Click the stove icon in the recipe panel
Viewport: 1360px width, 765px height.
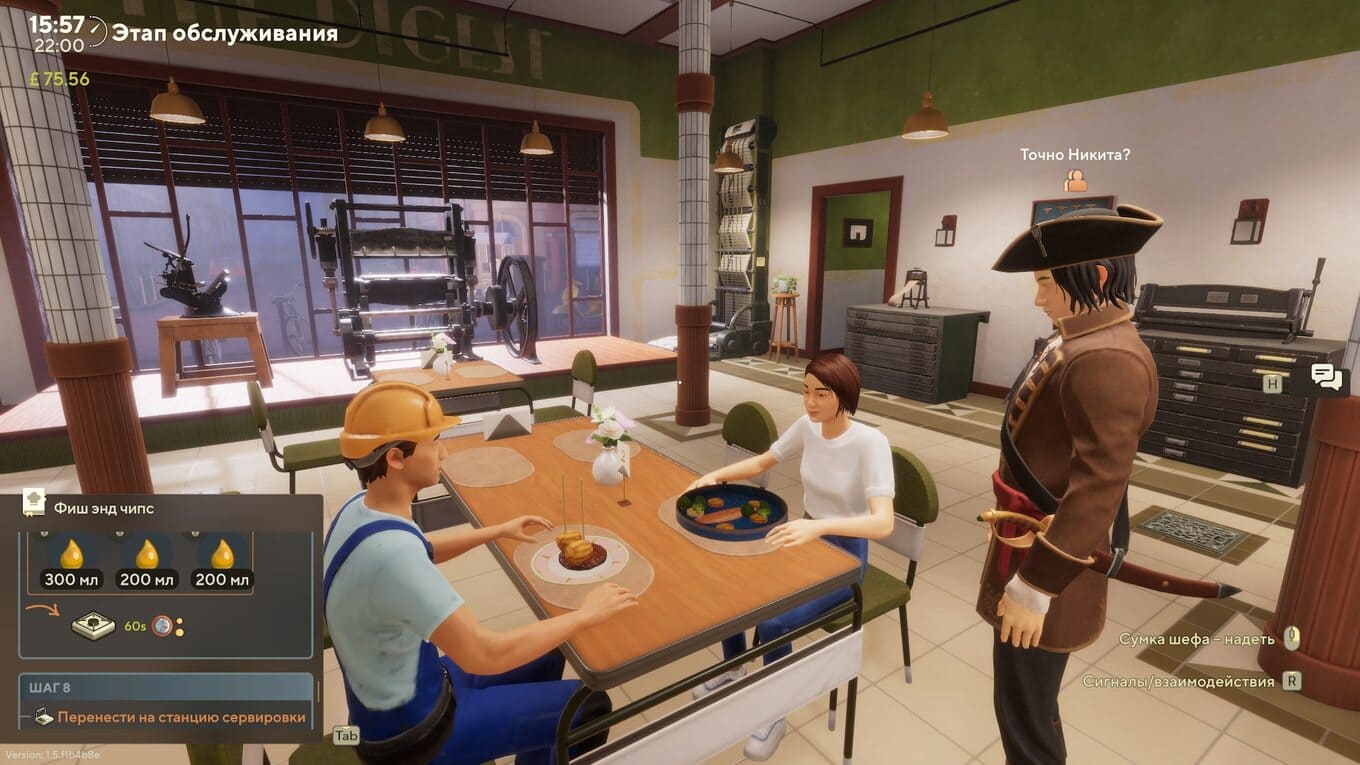[92, 626]
